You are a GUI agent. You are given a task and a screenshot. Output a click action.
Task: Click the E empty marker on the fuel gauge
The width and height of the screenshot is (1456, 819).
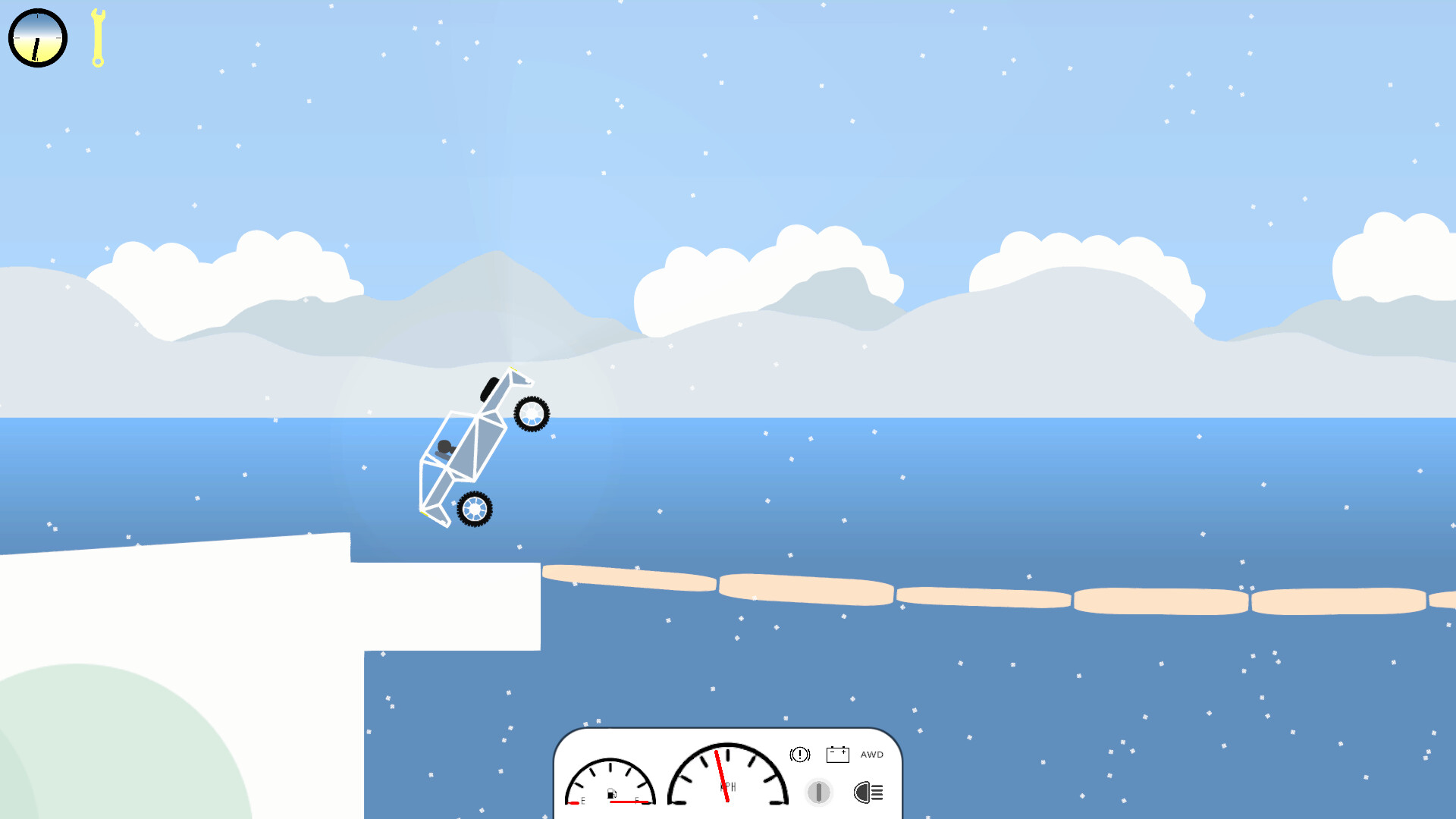(x=584, y=802)
